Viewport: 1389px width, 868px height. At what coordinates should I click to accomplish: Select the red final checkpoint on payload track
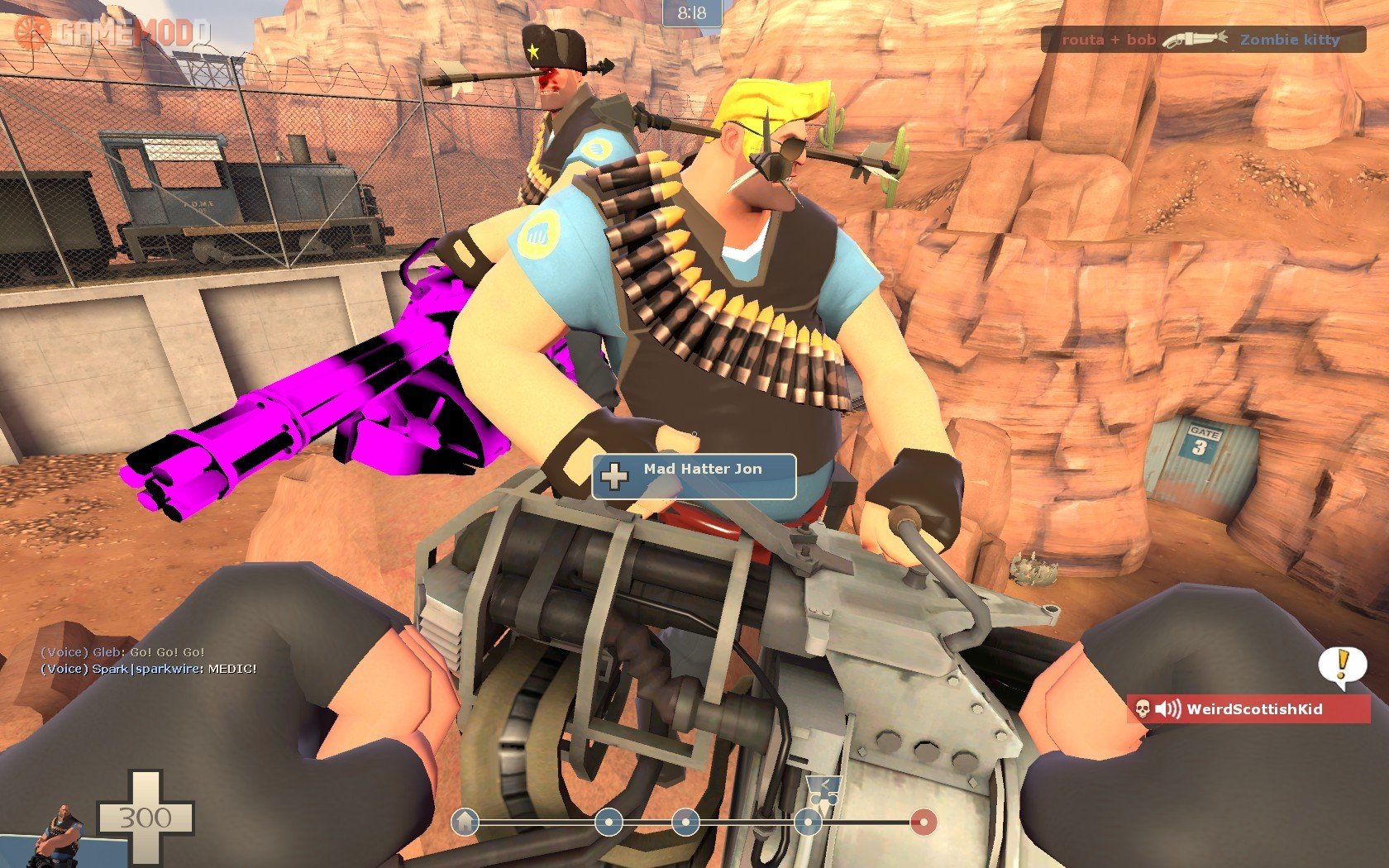tap(924, 822)
